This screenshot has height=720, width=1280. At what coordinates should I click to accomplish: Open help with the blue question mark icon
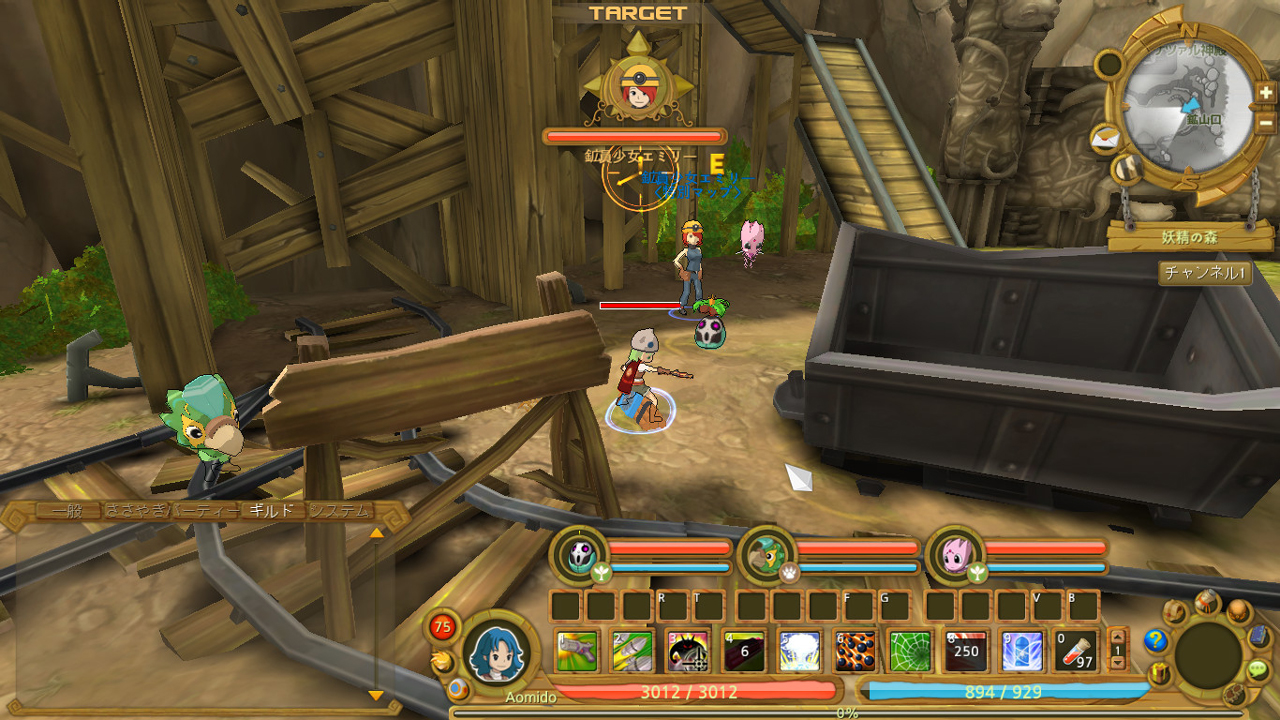pos(1157,640)
